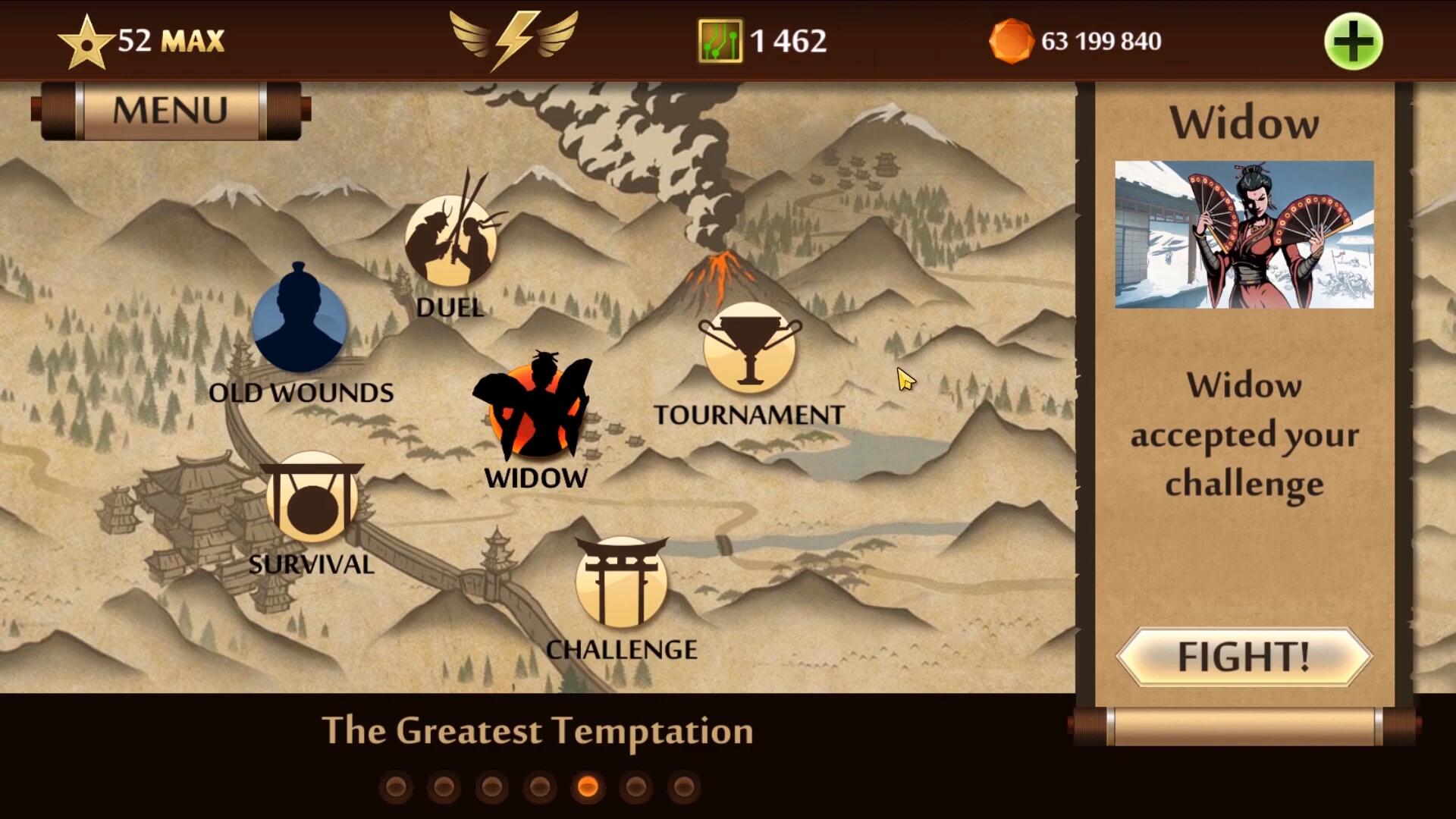Start the fight against Widow

pos(1244,657)
